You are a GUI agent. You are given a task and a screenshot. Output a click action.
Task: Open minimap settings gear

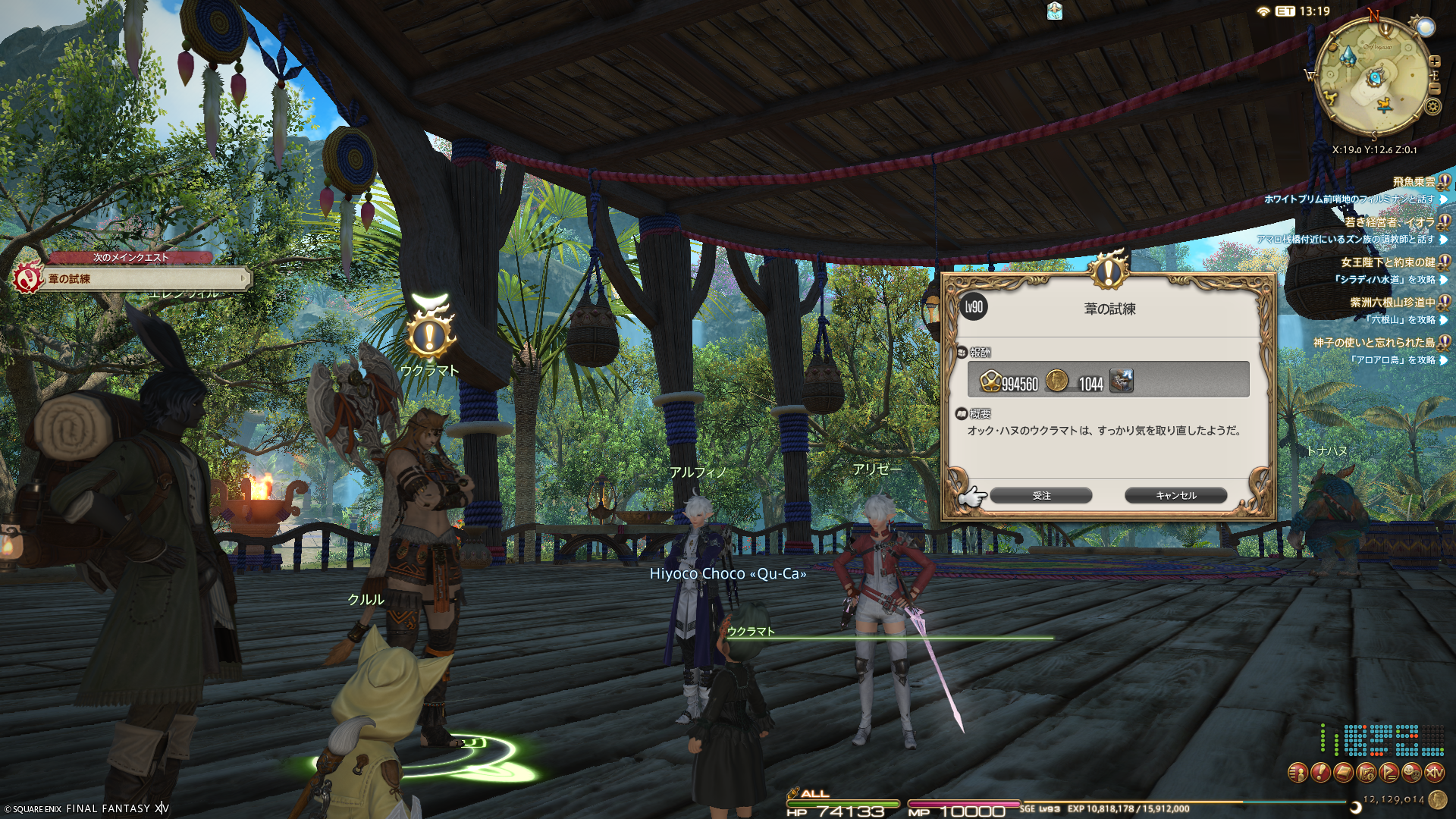click(1432, 106)
